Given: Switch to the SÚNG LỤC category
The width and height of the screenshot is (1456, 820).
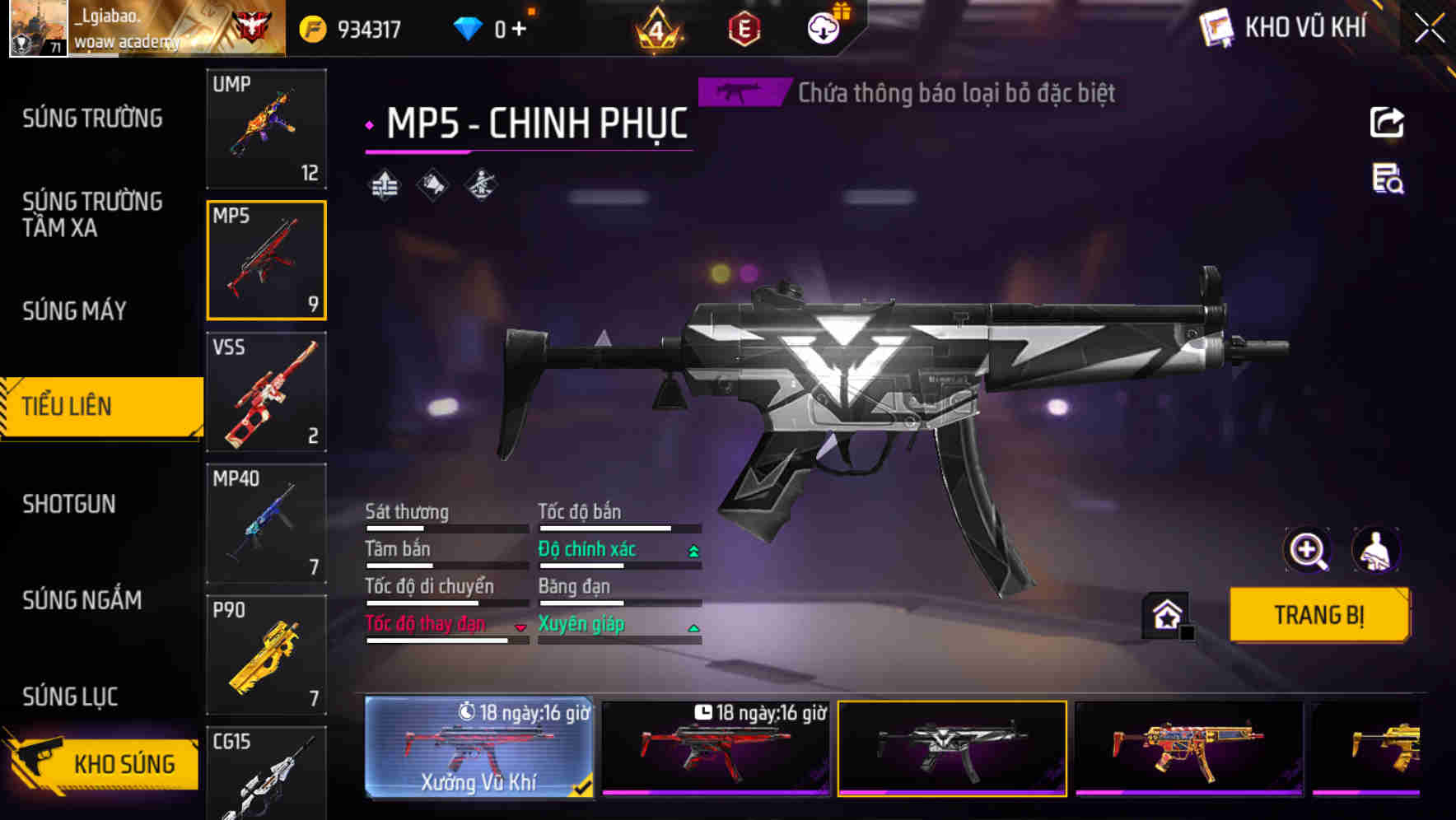Looking at the screenshot, I should 71,697.
